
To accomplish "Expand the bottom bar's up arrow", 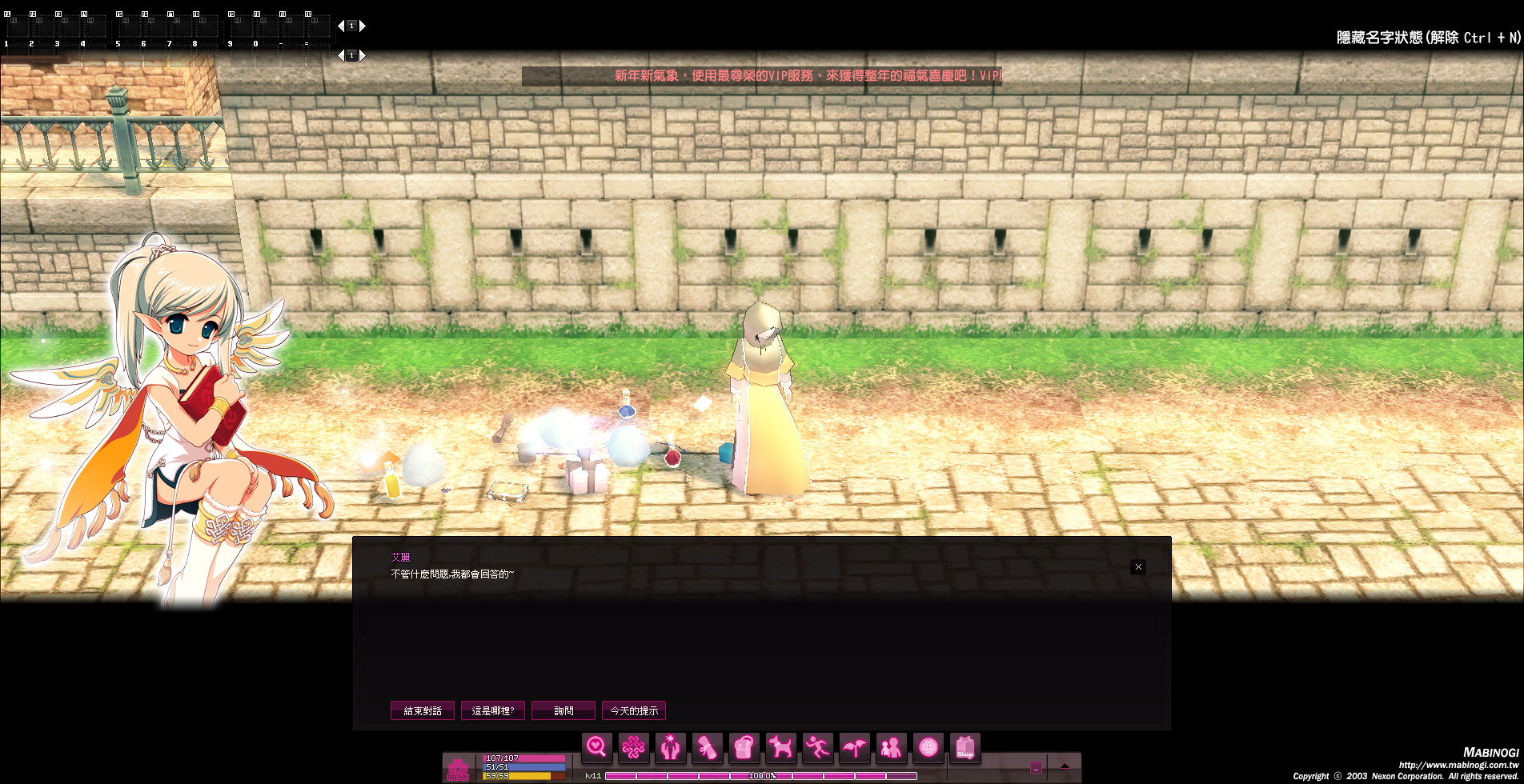I will 1065,766.
